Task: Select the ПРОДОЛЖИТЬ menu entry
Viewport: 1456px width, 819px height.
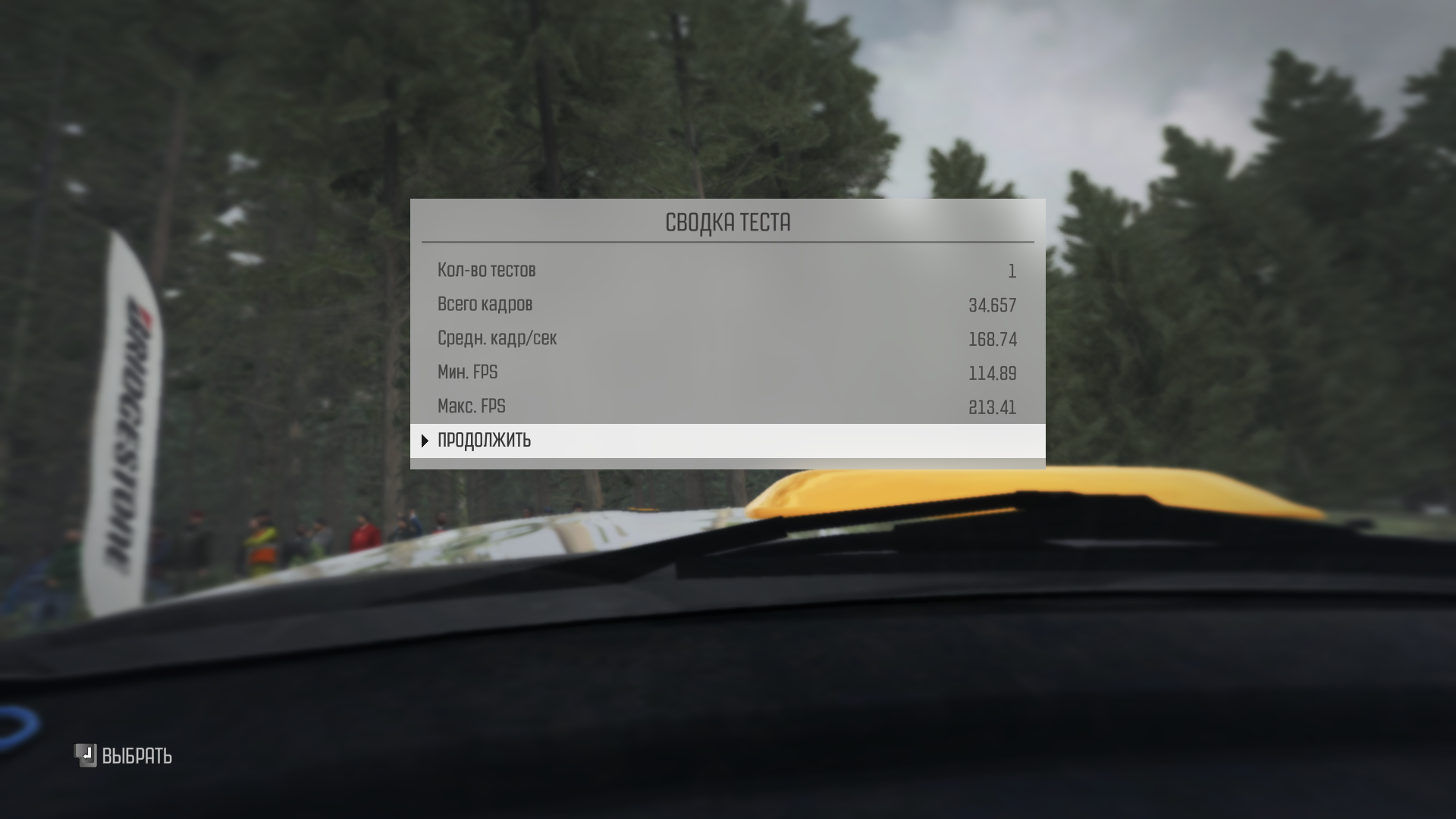Action: pyautogui.click(x=485, y=441)
